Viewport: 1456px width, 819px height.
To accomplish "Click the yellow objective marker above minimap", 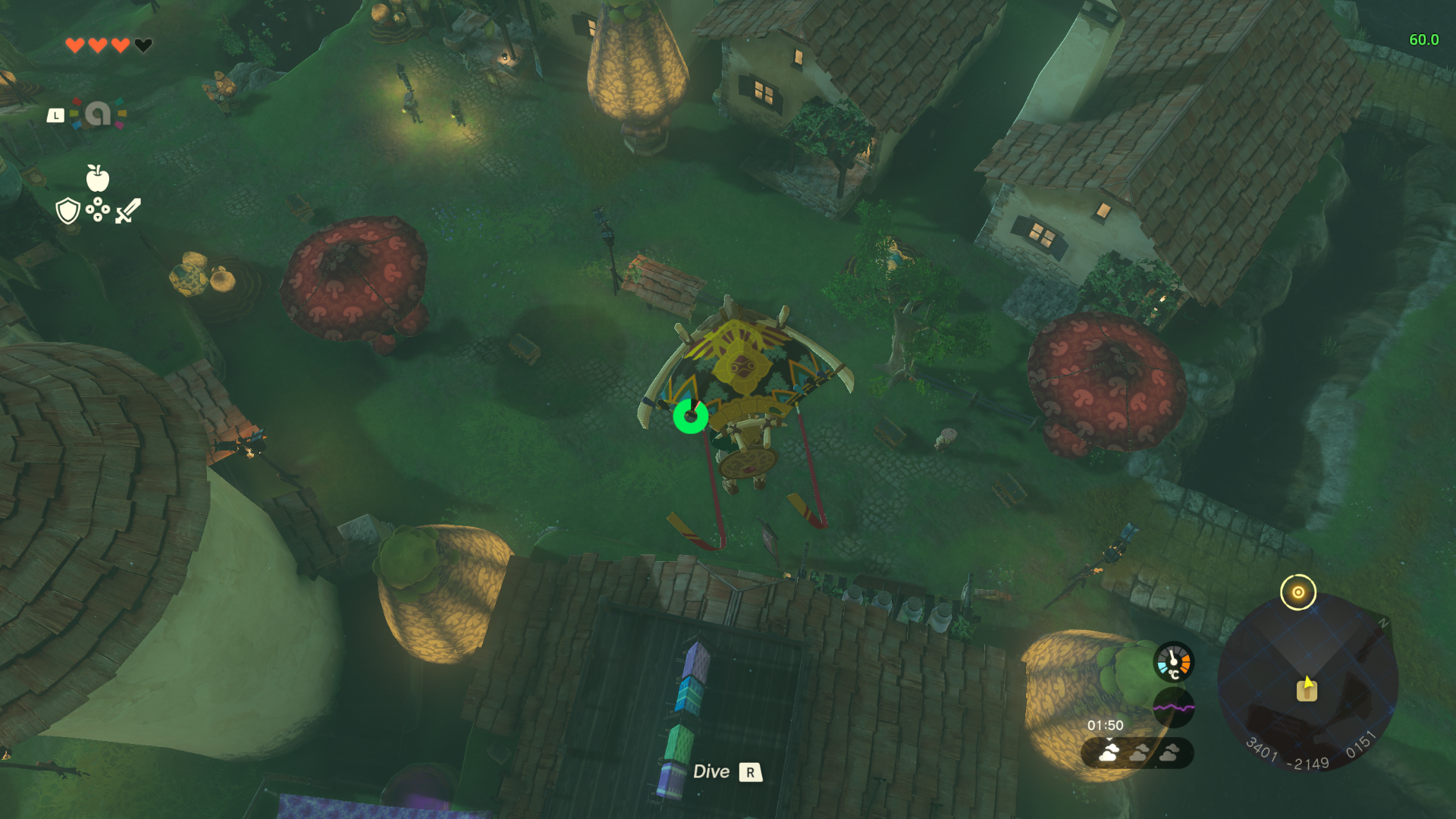I will coord(1298,592).
